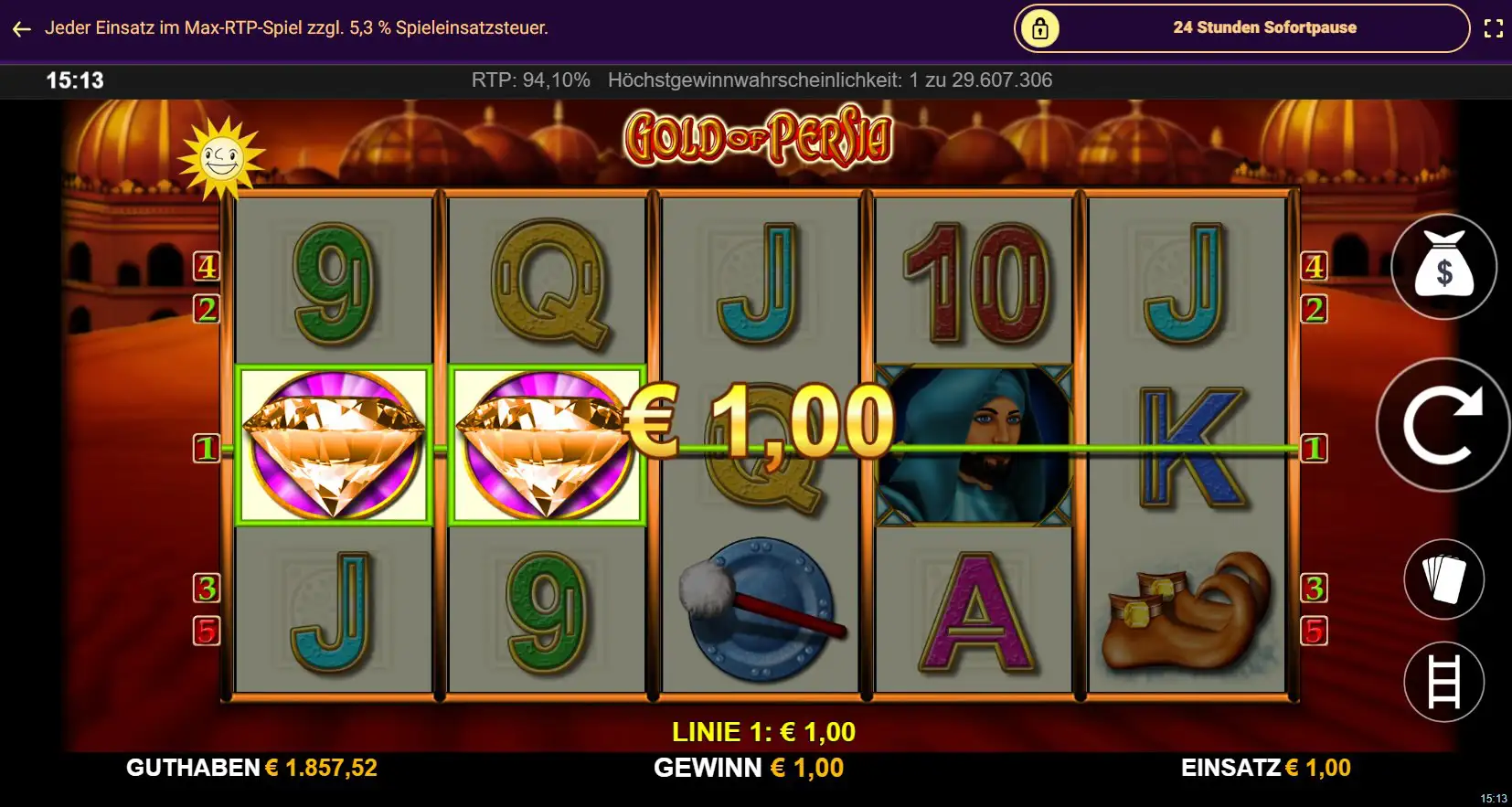Image resolution: width=1512 pixels, height=807 pixels.
Task: Open the money bag deposit panel
Action: pos(1446,267)
